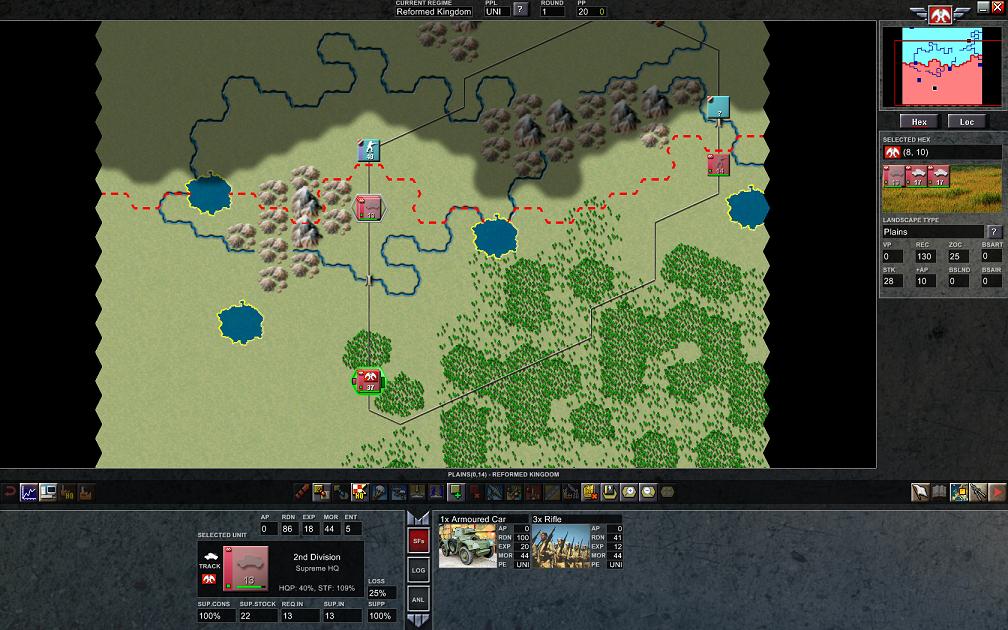Open the LOG panel
The width and height of the screenshot is (1008, 630).
[x=419, y=570]
